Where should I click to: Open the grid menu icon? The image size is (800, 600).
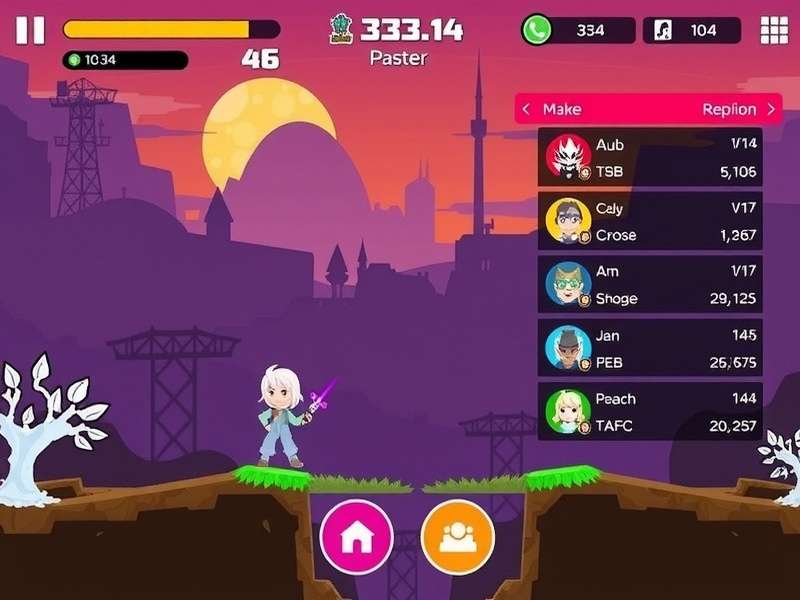(x=774, y=30)
